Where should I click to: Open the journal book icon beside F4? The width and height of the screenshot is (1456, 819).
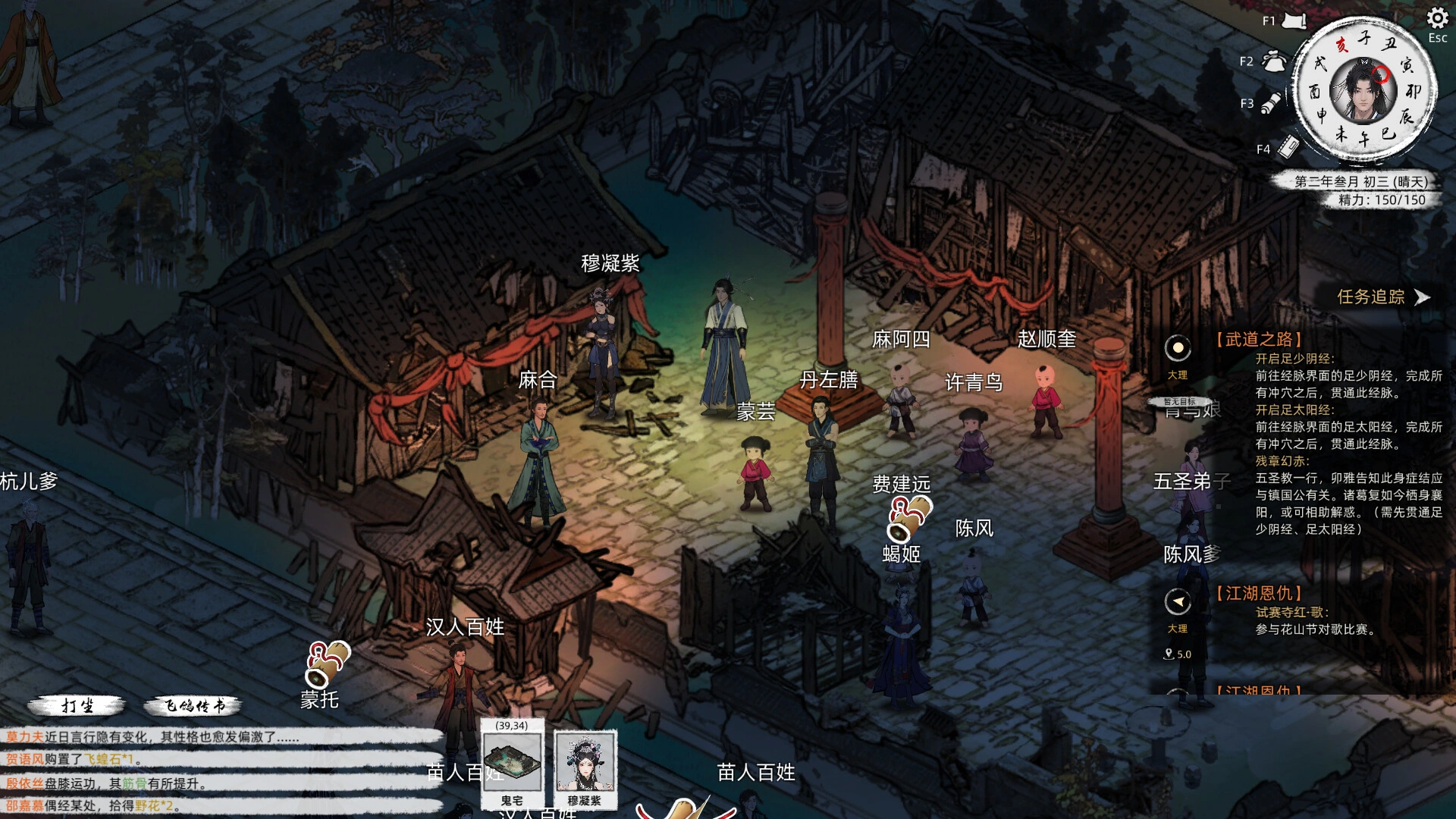click(x=1288, y=147)
